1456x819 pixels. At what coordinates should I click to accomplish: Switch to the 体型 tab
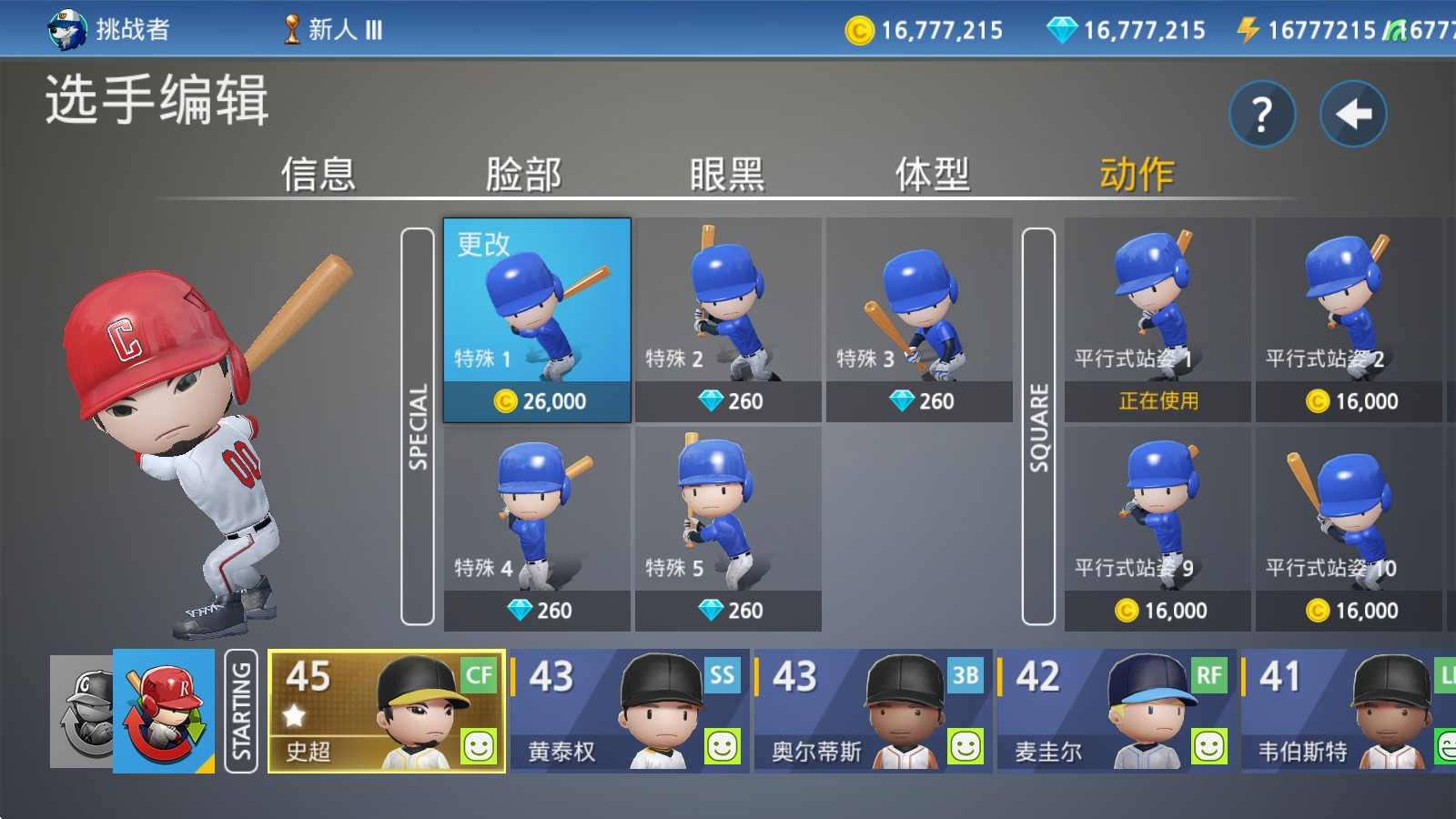931,174
